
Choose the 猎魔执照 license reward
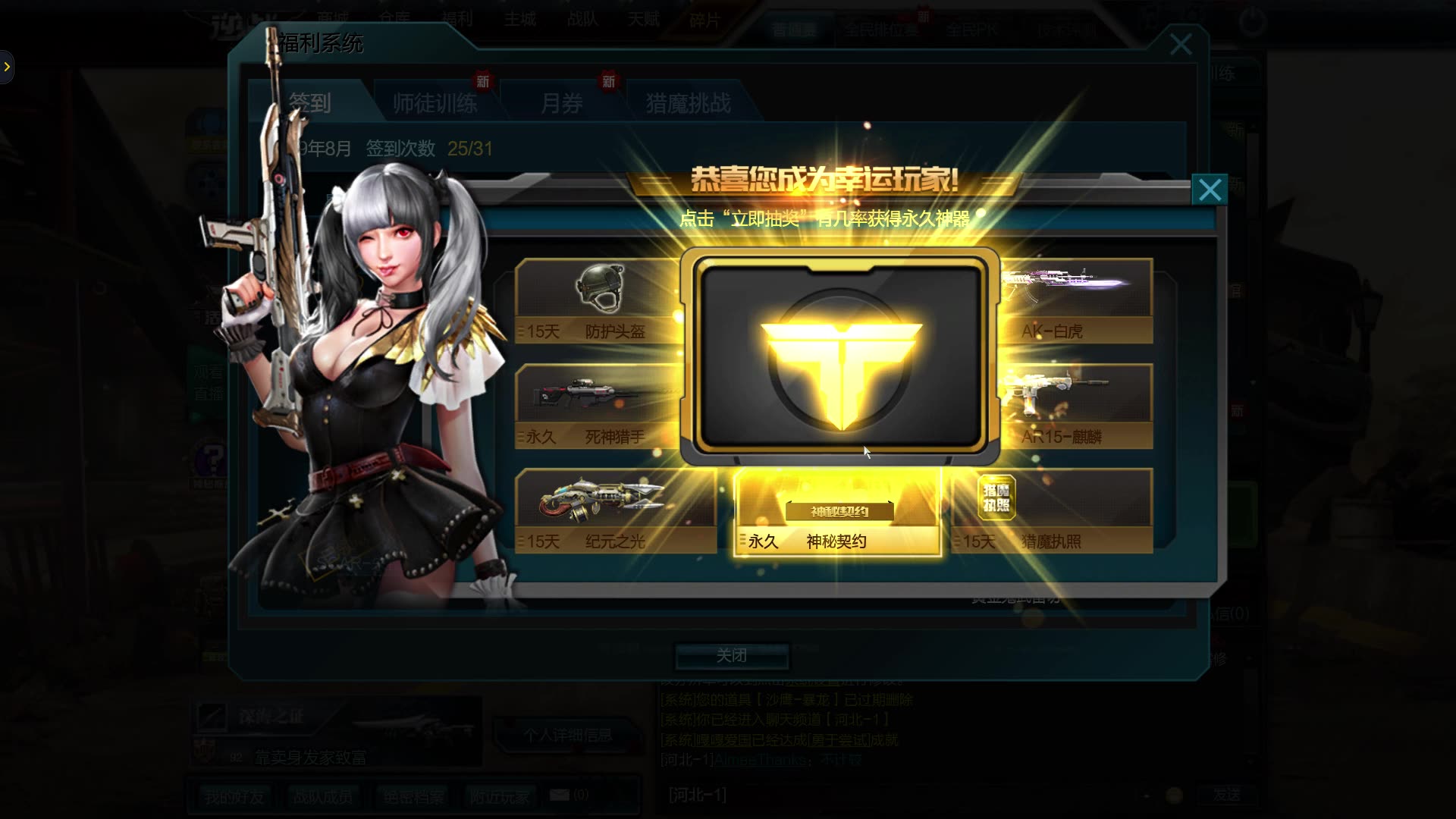tap(1053, 510)
